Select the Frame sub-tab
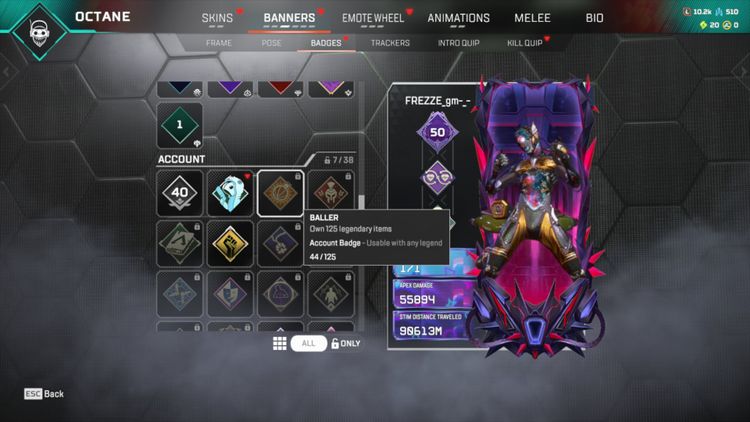Screen dimensions: 750x422 [218, 43]
